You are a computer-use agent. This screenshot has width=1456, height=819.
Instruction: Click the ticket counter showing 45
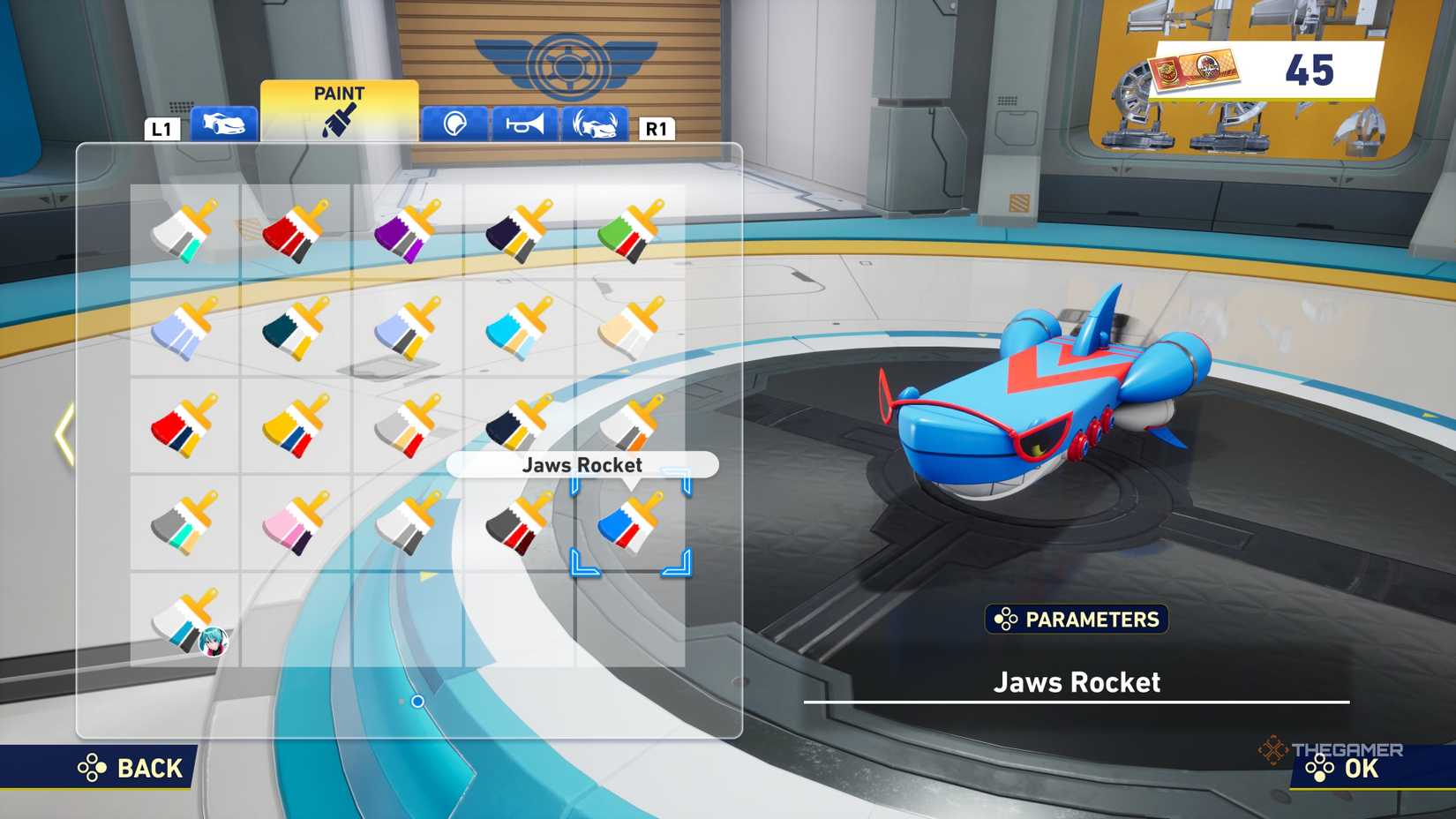pos(1253,68)
